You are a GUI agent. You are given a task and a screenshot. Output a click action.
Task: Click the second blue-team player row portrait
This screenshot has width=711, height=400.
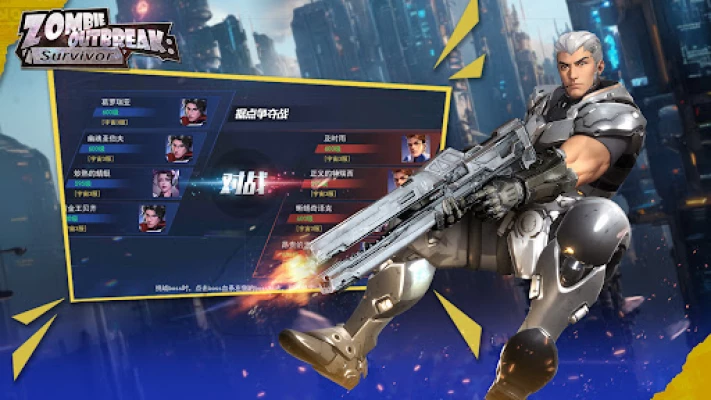(x=179, y=147)
